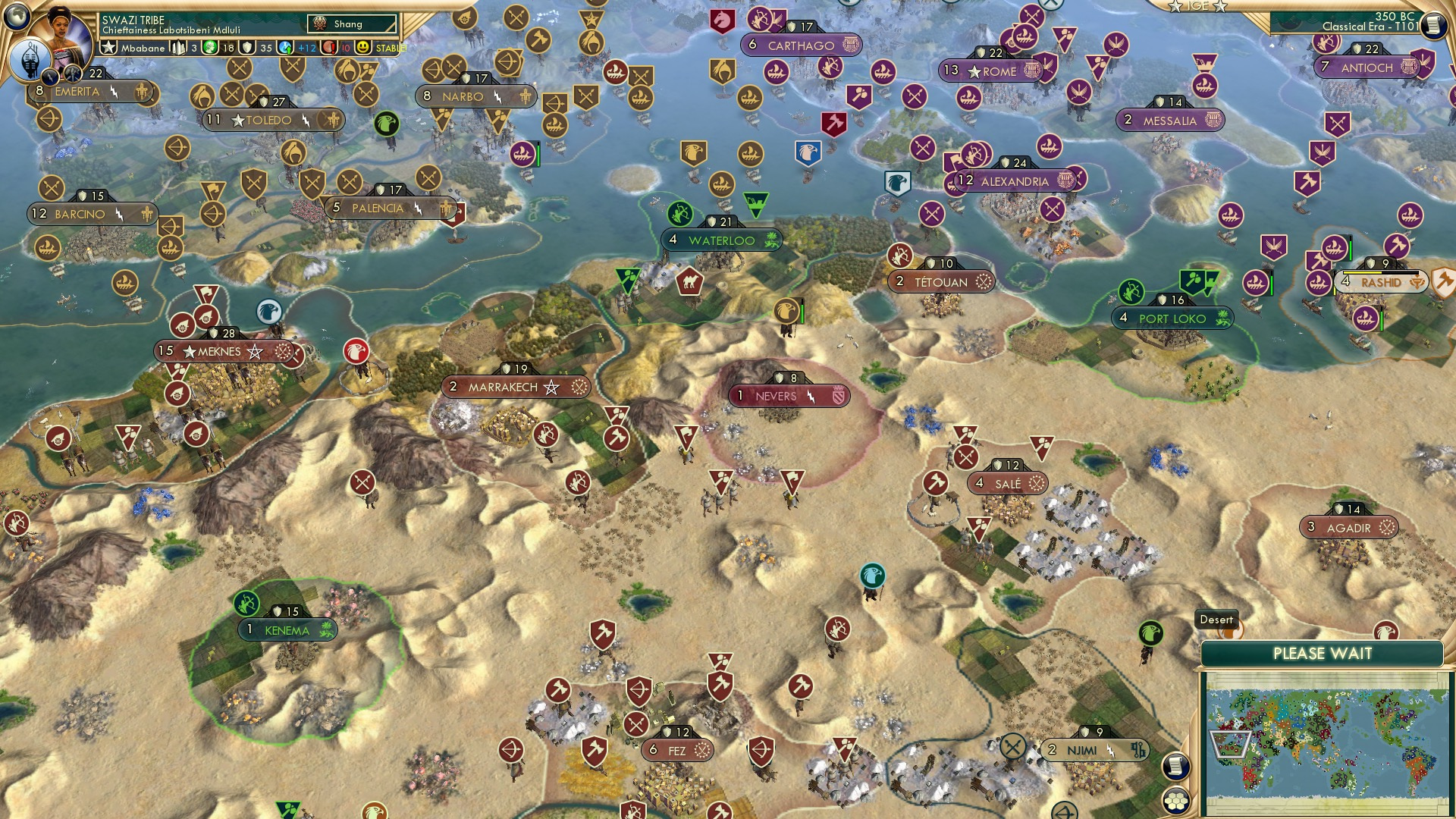1456x819 pixels.
Task: Select the Waterloo city banner
Action: [x=719, y=239]
